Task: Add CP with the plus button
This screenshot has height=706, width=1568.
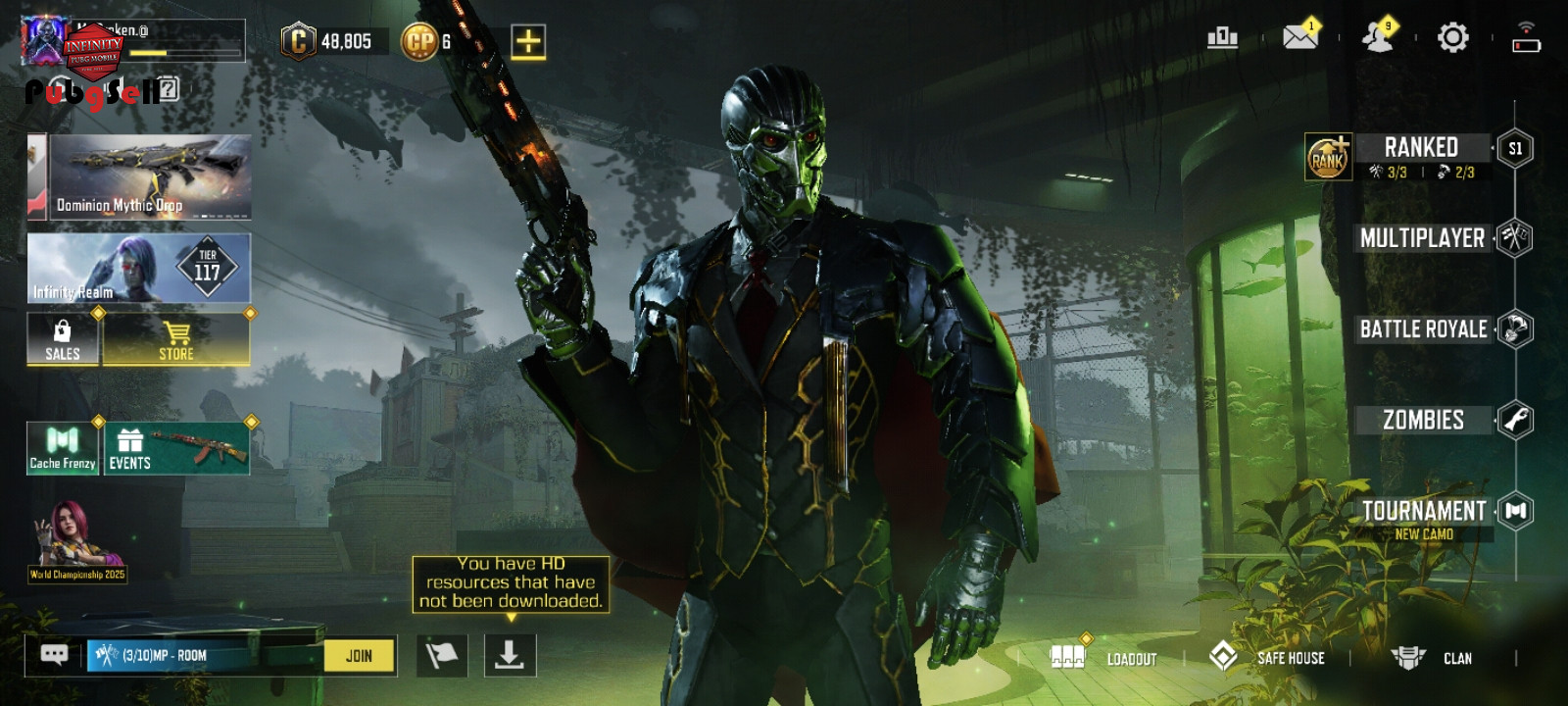Action: click(x=528, y=42)
